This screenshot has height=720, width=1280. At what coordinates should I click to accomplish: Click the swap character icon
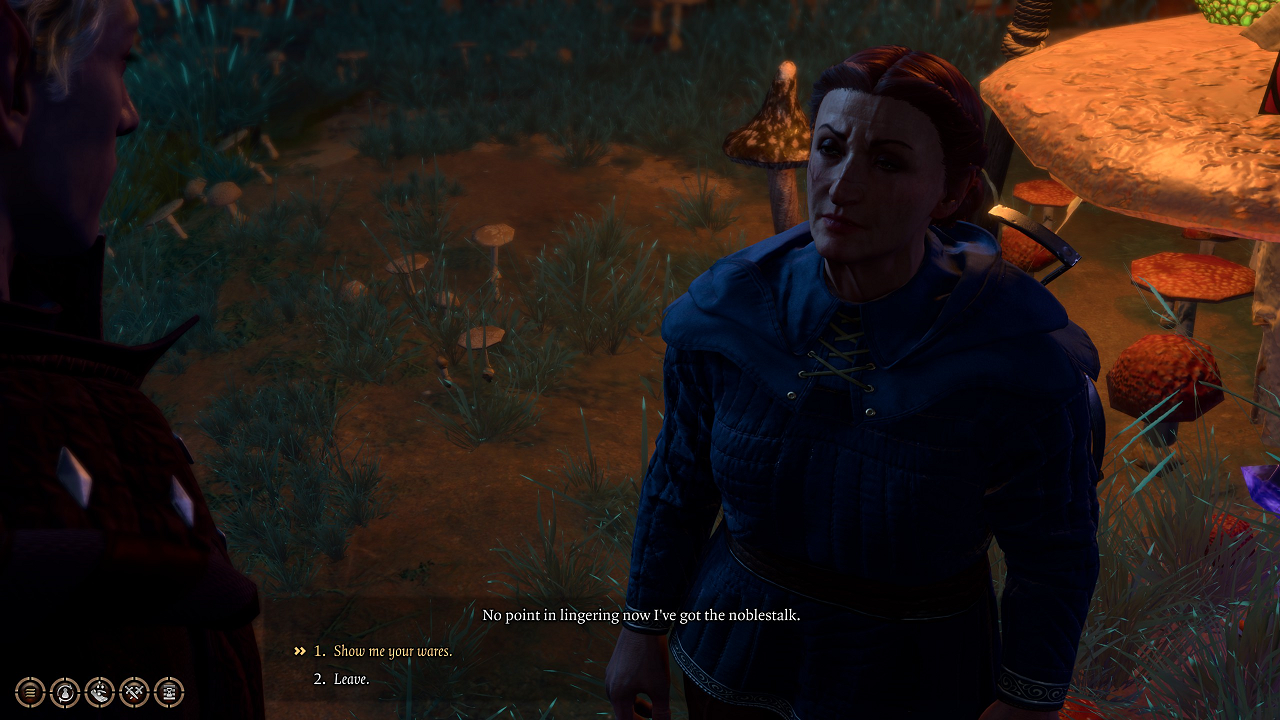point(65,691)
